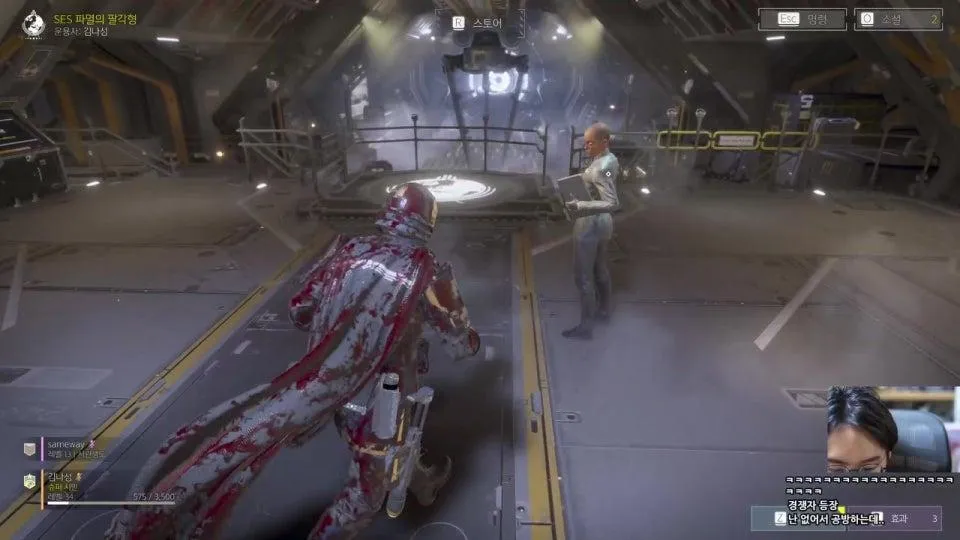This screenshot has width=960, height=540.
Task: Select player 김나성 in the squad list
Action: (x=60, y=480)
